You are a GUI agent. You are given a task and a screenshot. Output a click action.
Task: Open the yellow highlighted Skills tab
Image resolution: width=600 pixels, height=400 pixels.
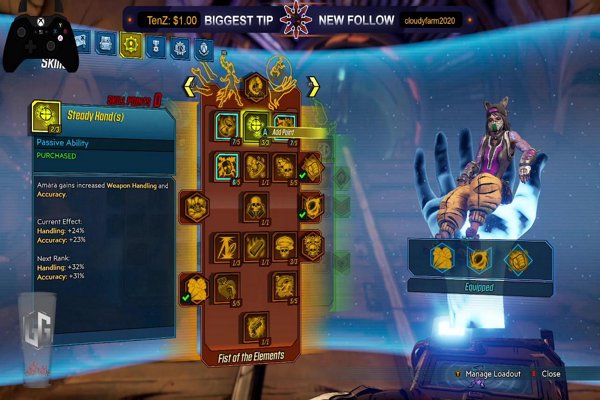131,43
